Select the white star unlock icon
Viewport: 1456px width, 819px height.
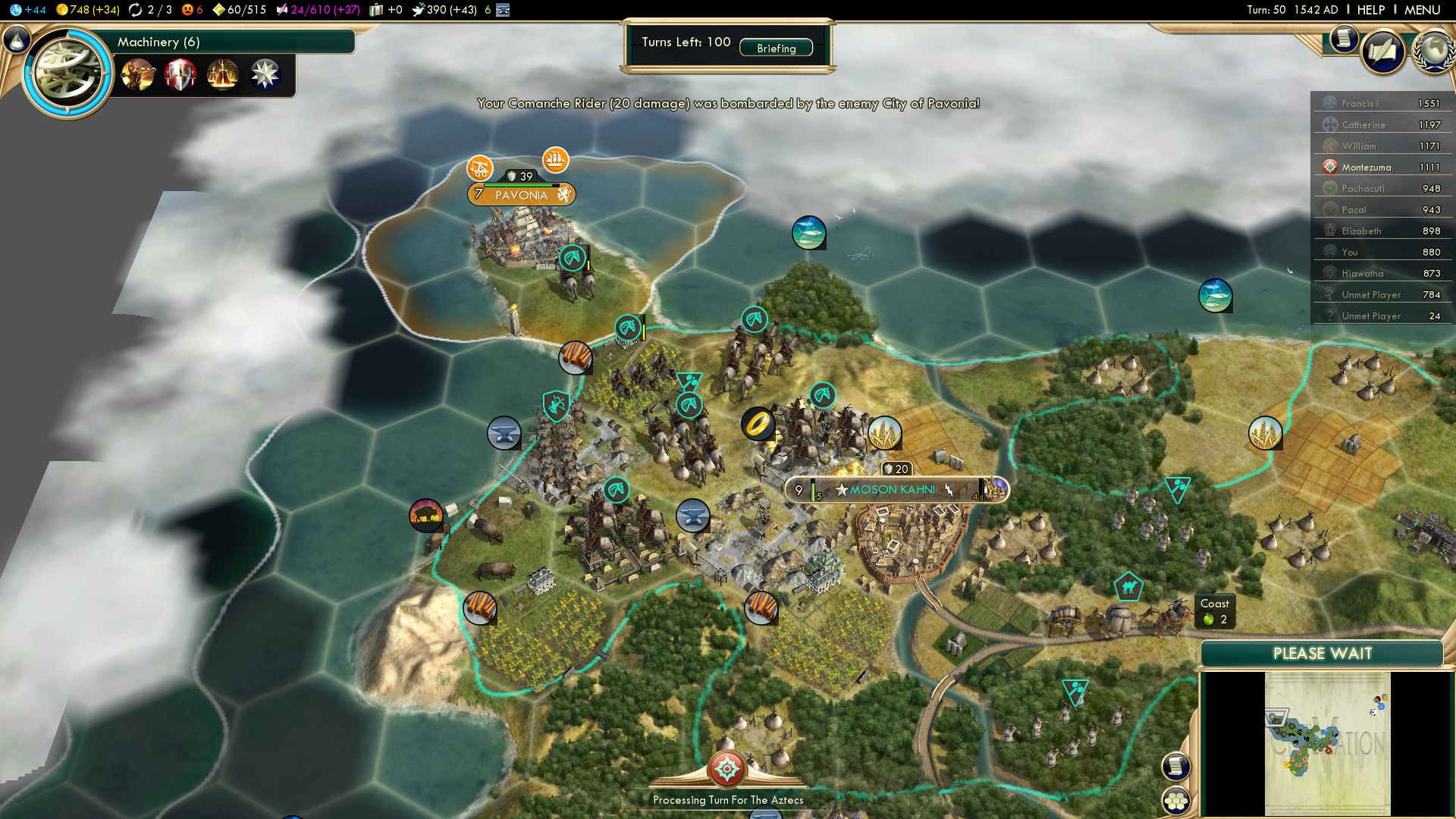(x=265, y=75)
